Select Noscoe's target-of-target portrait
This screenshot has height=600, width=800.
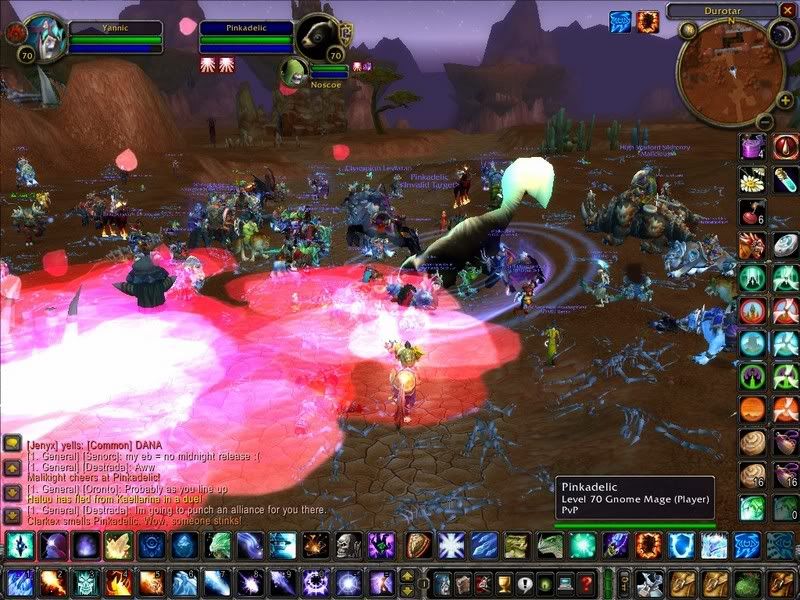[292, 73]
